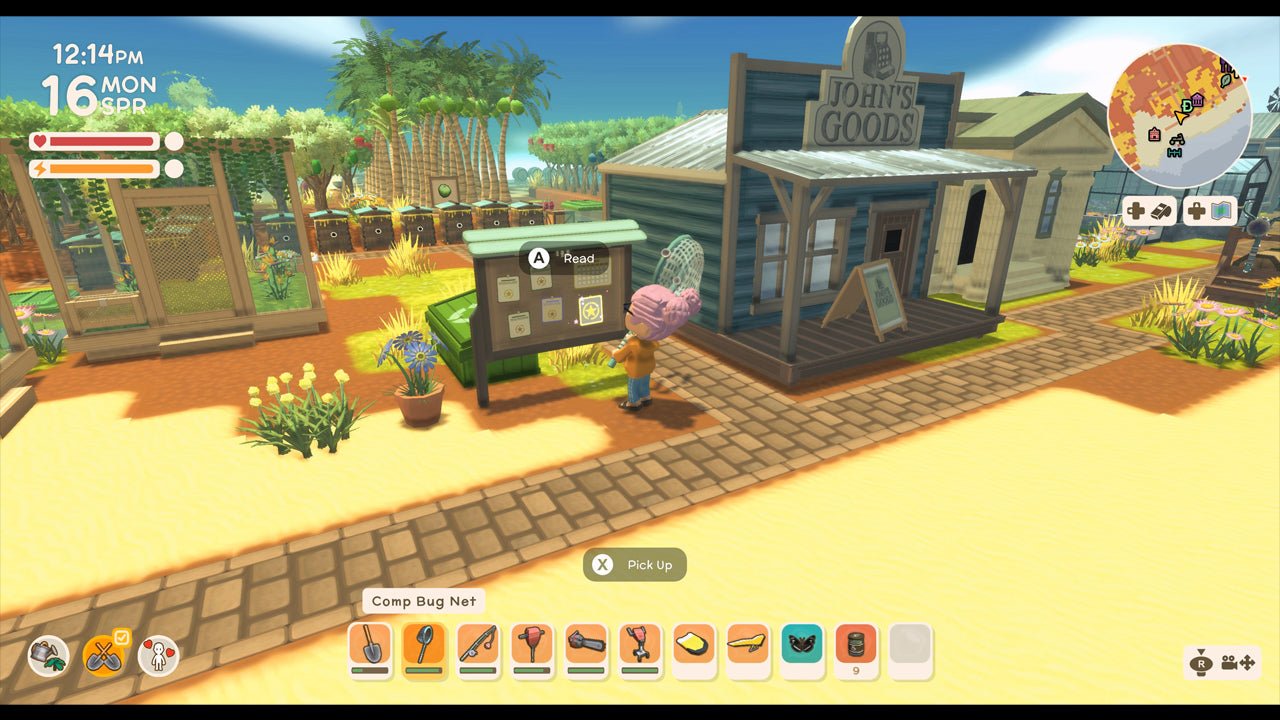The width and height of the screenshot is (1280, 720).
Task: Select the Chainsaw in the hotbar
Action: pos(586,645)
